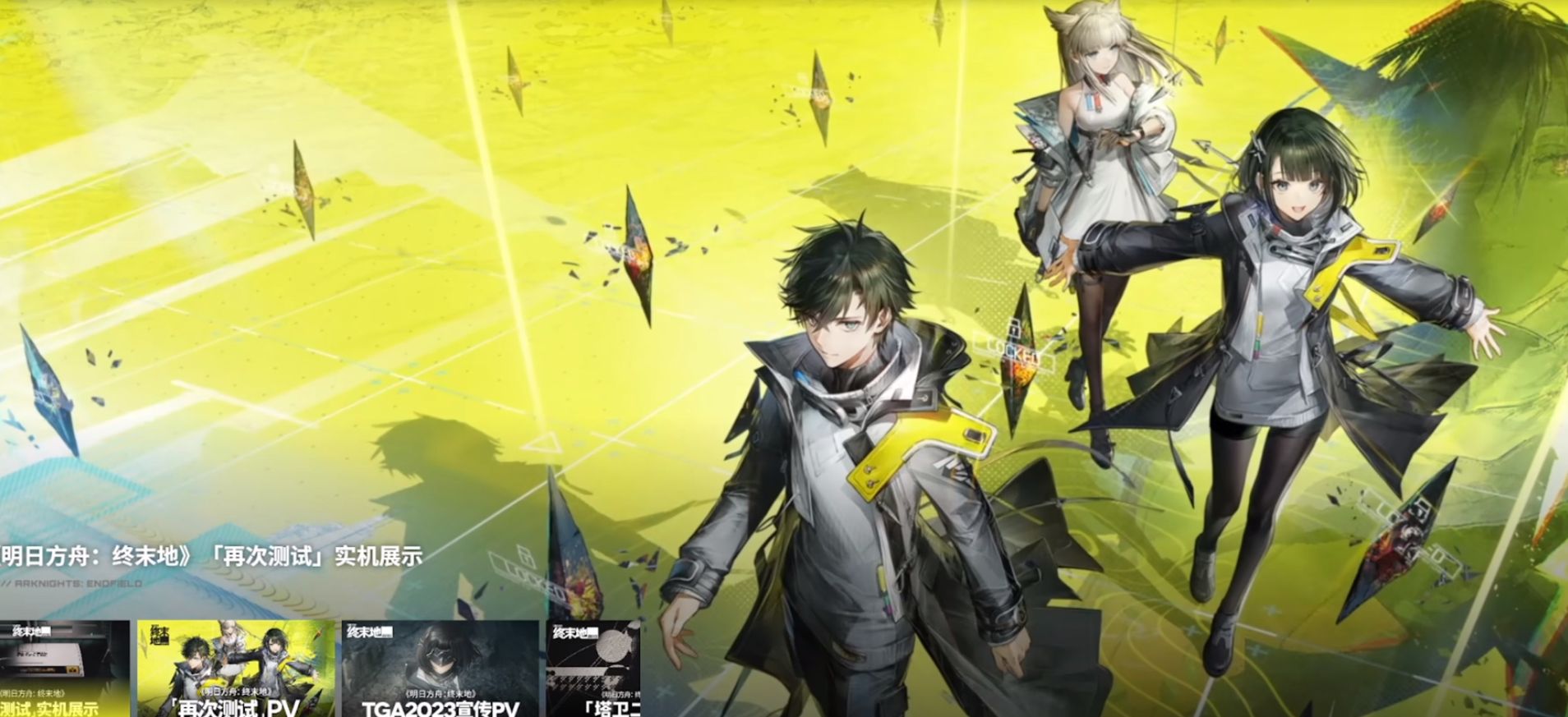The width and height of the screenshot is (1568, 717).
Task: Open the 实机展示 gameplay showcase thumbnail
Action: [64, 669]
